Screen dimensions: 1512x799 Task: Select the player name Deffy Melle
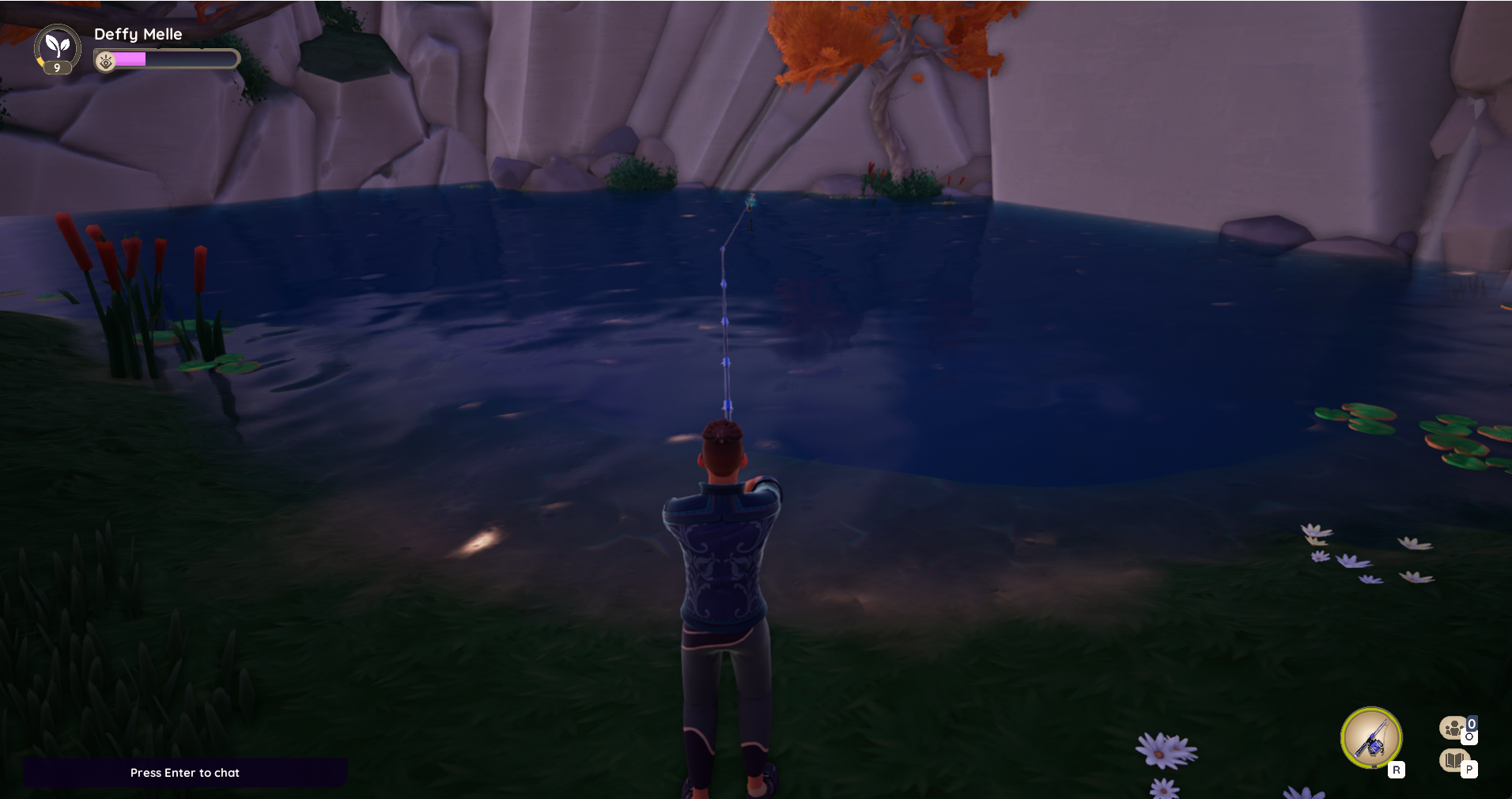[x=138, y=34]
